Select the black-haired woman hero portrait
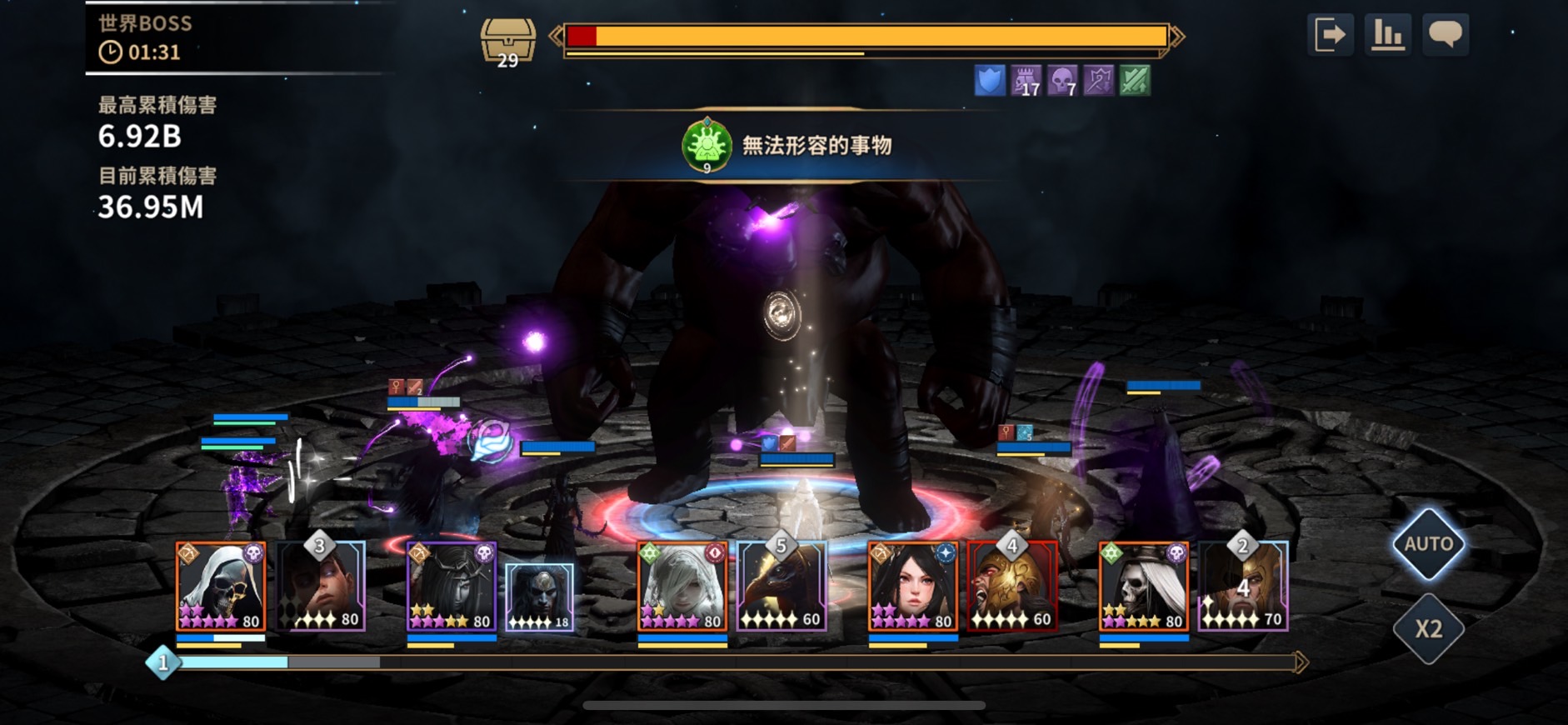Screen dimensions: 1568x725 pos(913,587)
